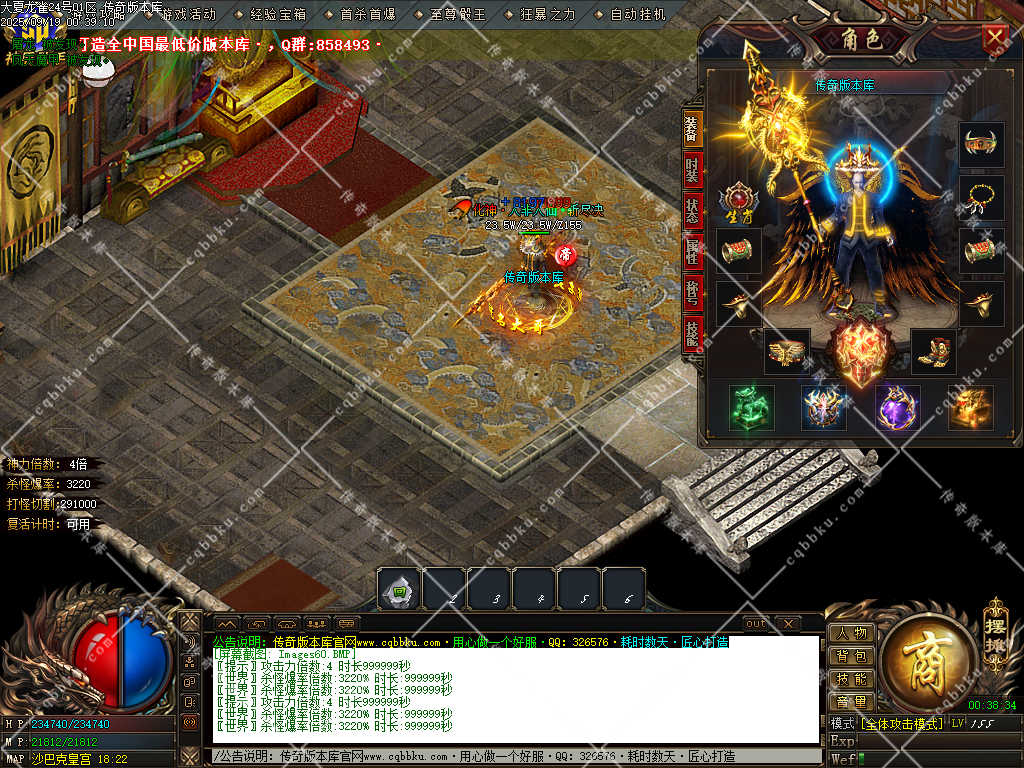Open the 游戏活动 game events menu
Viewport: 1024px width, 768px height.
click(x=188, y=15)
